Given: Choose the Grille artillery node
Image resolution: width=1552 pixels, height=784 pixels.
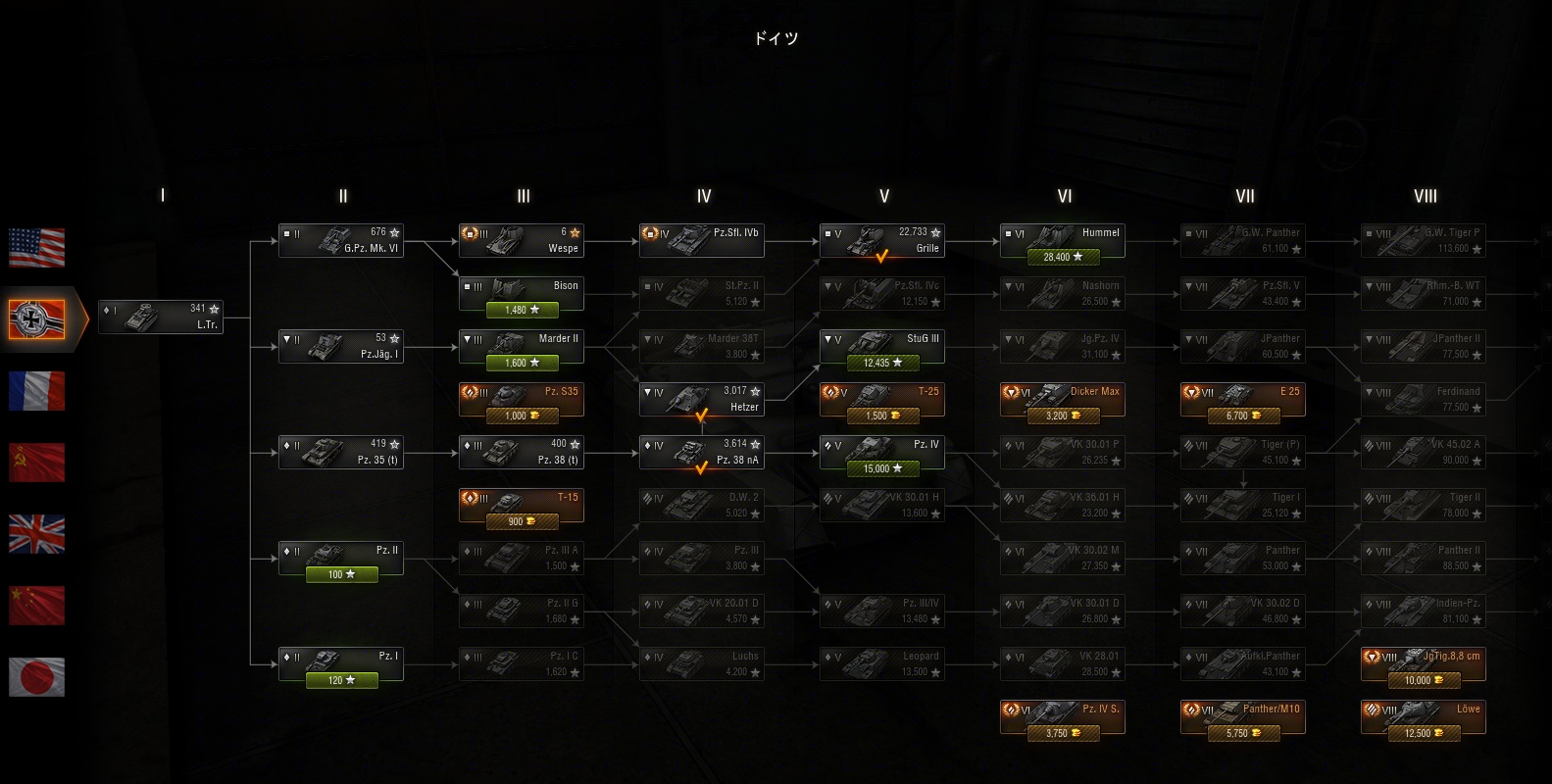Looking at the screenshot, I should click(882, 240).
